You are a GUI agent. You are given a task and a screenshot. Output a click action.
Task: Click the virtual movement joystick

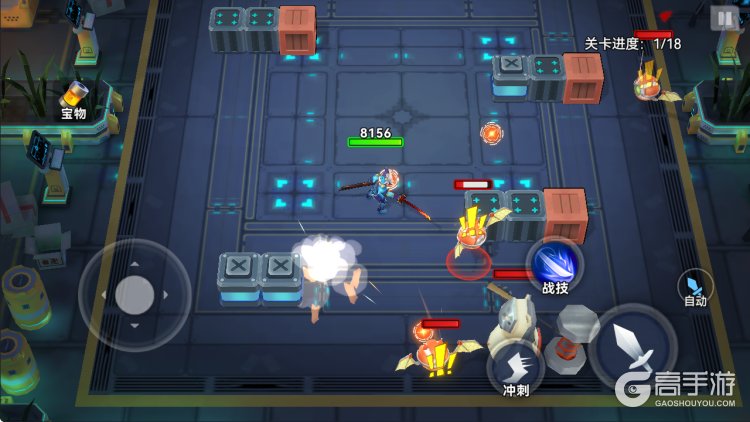click(x=134, y=294)
